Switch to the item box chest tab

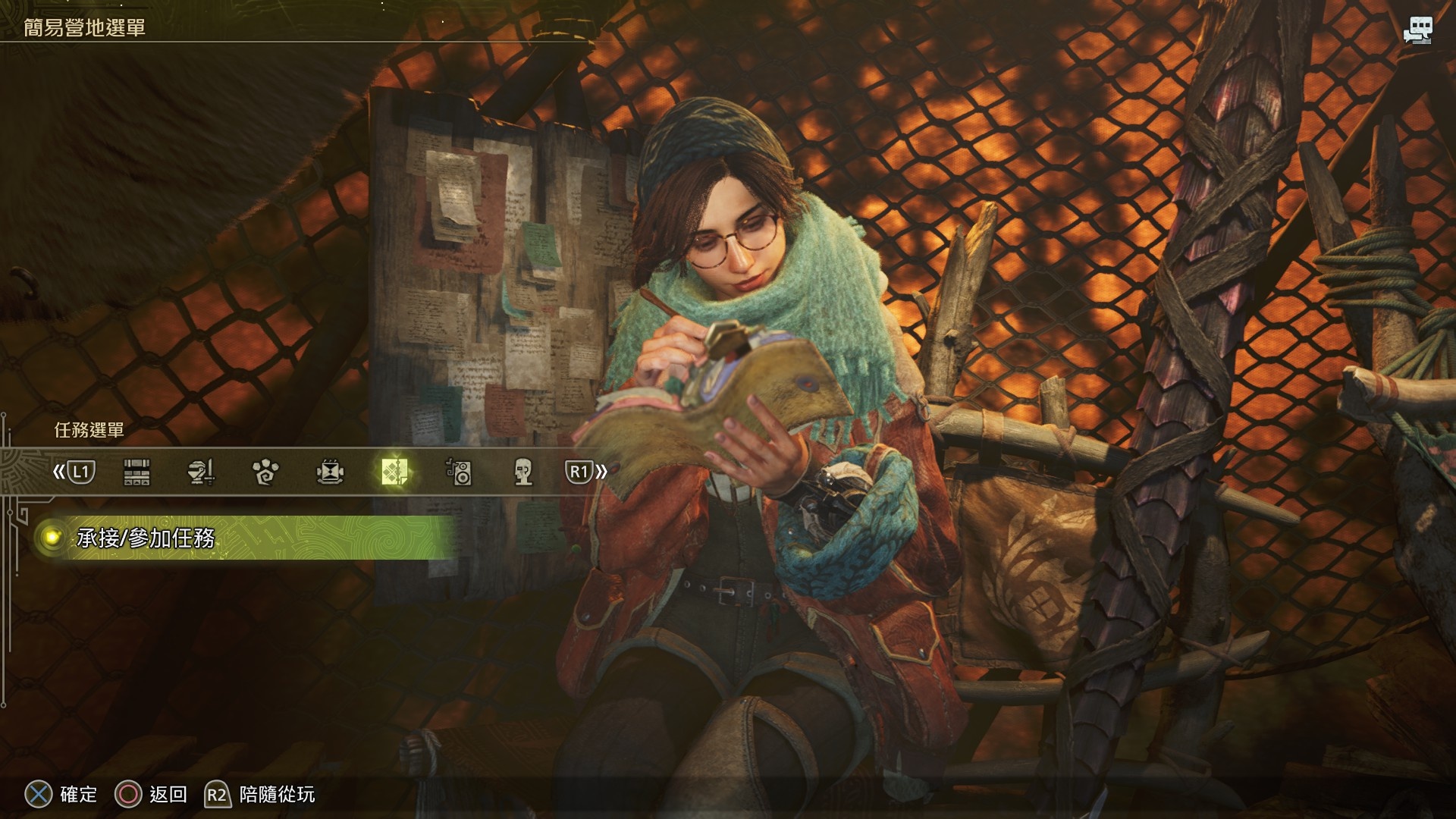[136, 472]
